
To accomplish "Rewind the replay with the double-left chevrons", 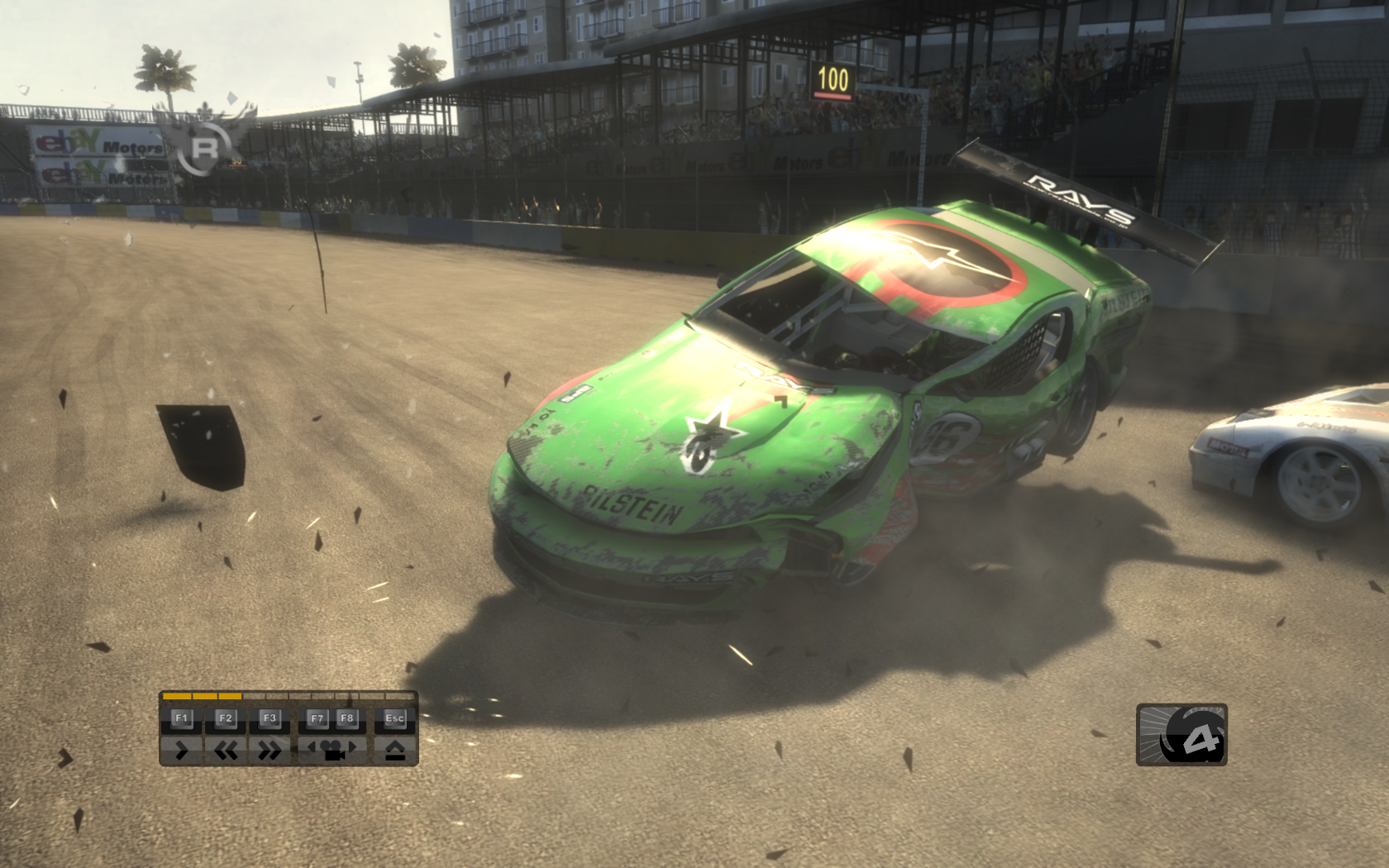I will pyautogui.click(x=226, y=751).
